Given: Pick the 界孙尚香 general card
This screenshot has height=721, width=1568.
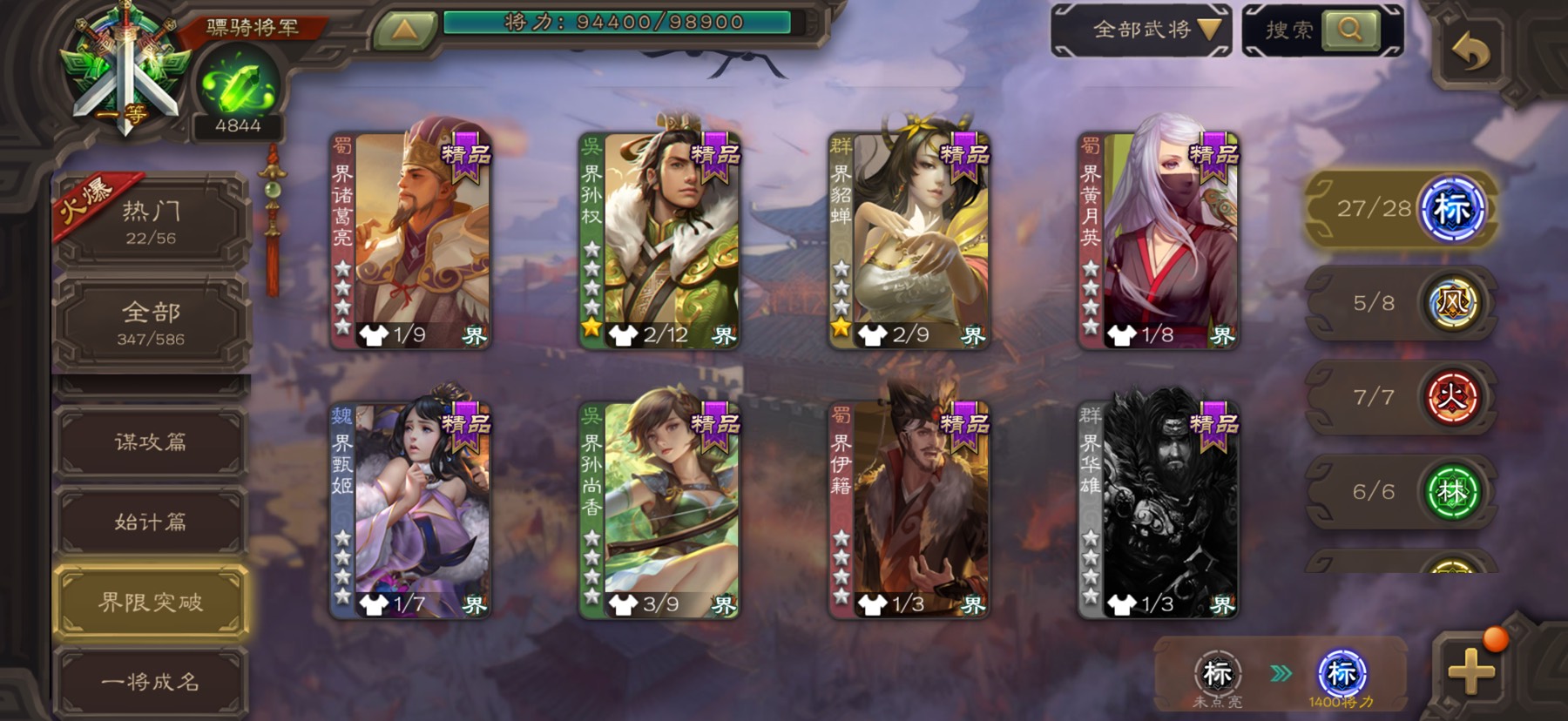Looking at the screenshot, I should (x=659, y=511).
